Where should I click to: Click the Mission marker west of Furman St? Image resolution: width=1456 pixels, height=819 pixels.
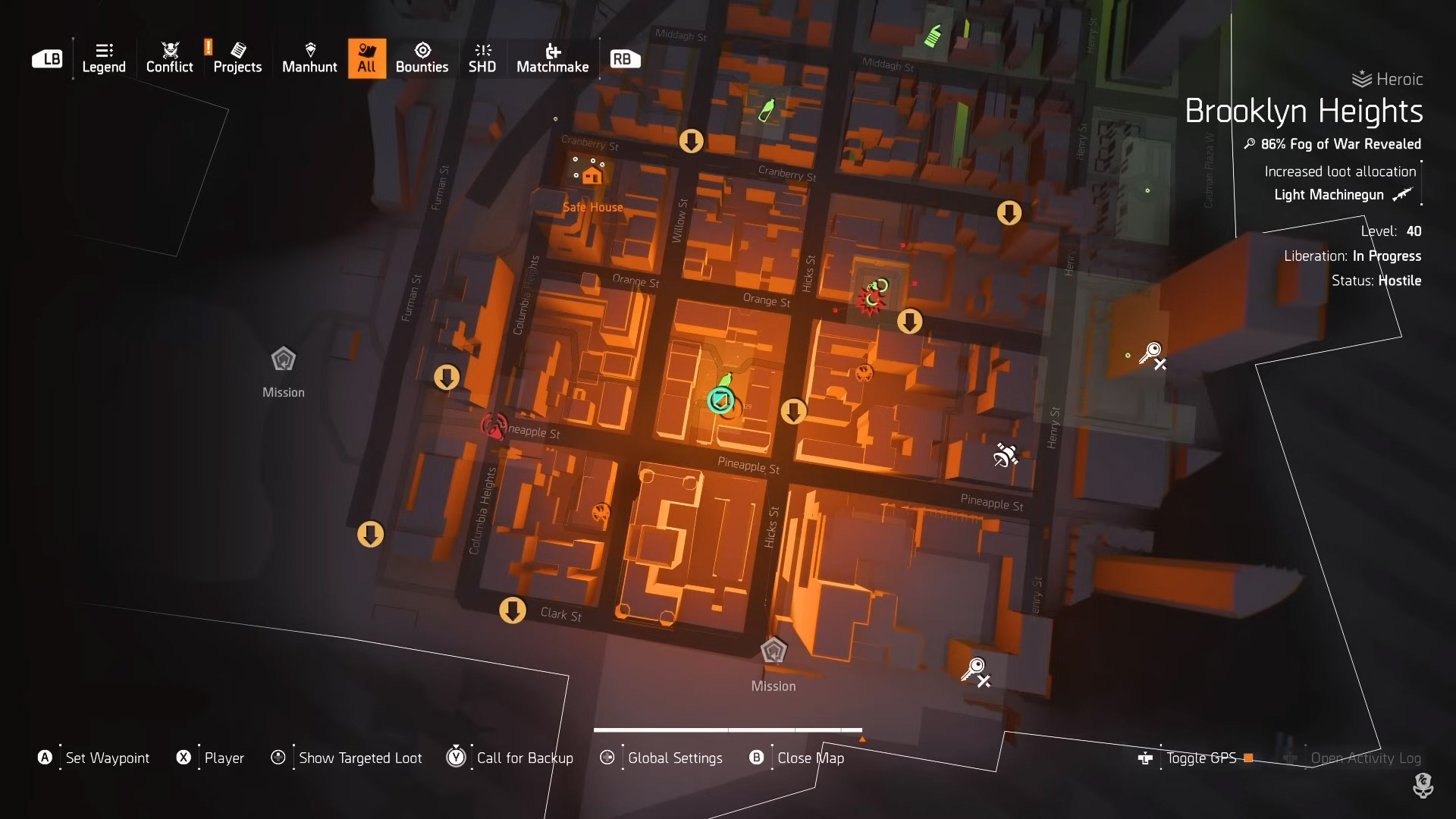pos(283,359)
